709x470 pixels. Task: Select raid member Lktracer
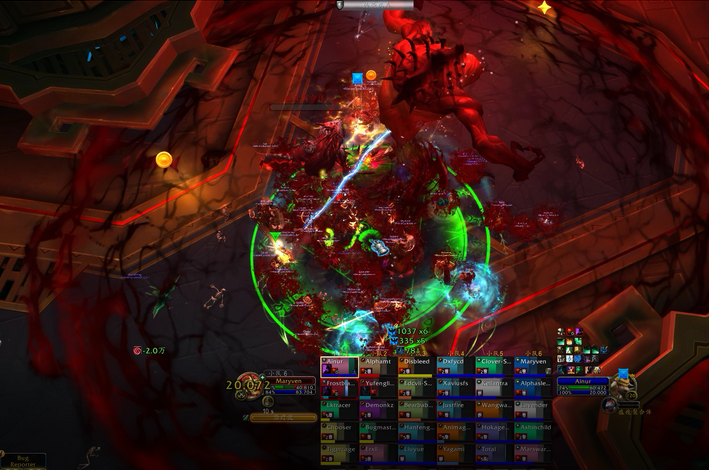(339, 410)
